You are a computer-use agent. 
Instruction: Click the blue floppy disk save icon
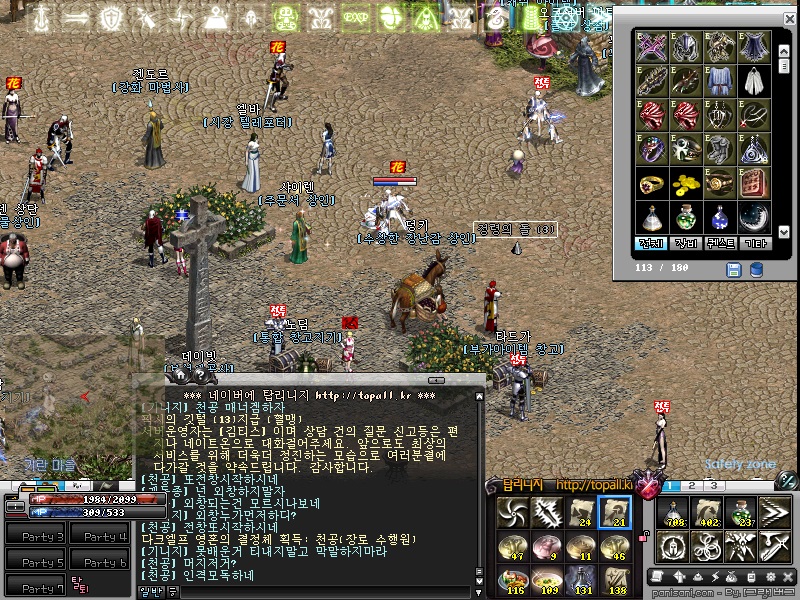coord(733,270)
